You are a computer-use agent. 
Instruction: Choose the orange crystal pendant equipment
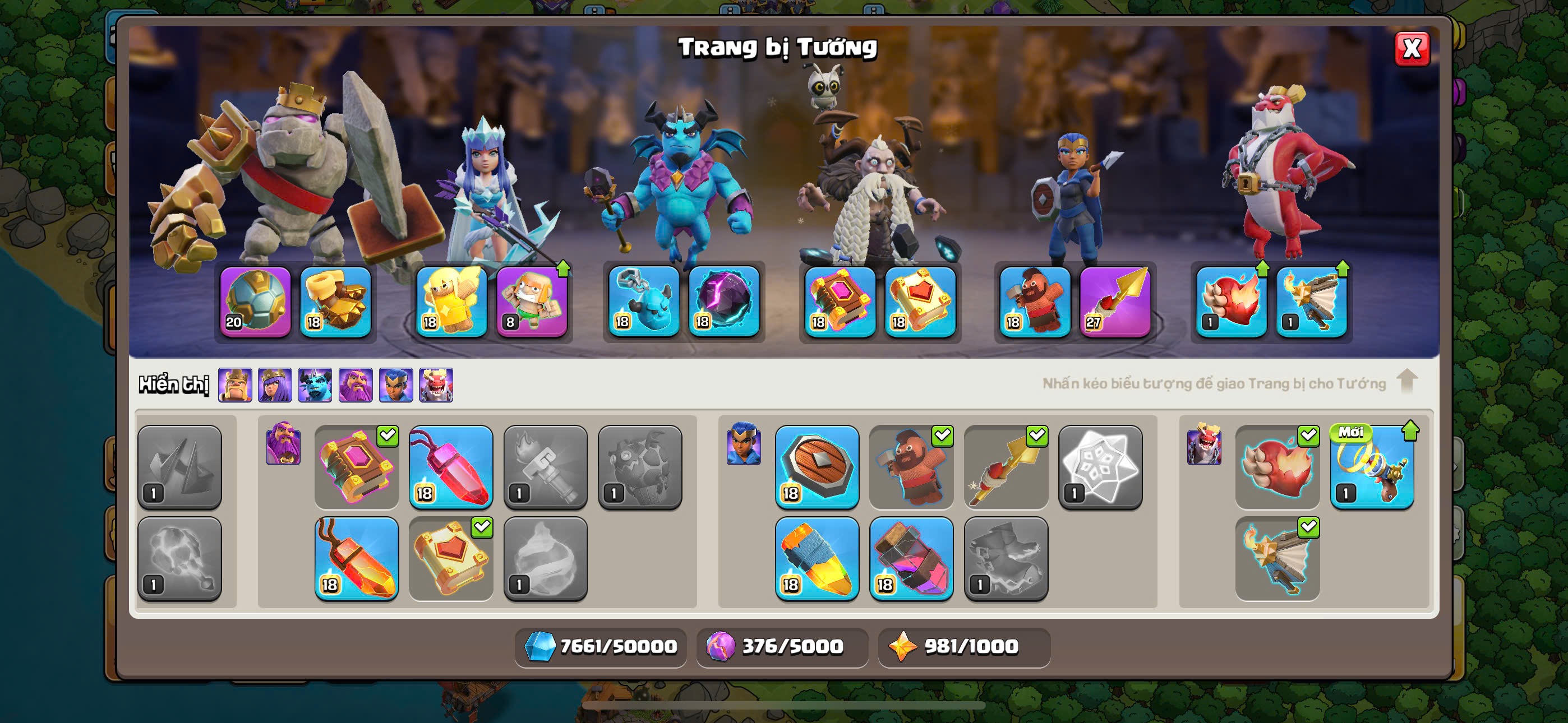pyautogui.click(x=357, y=558)
